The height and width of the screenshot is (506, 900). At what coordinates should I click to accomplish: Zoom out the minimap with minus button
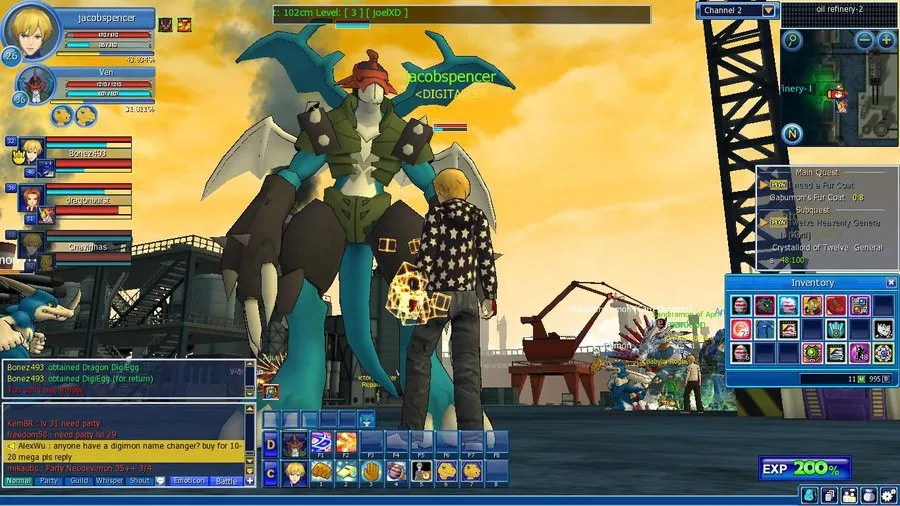coord(865,40)
